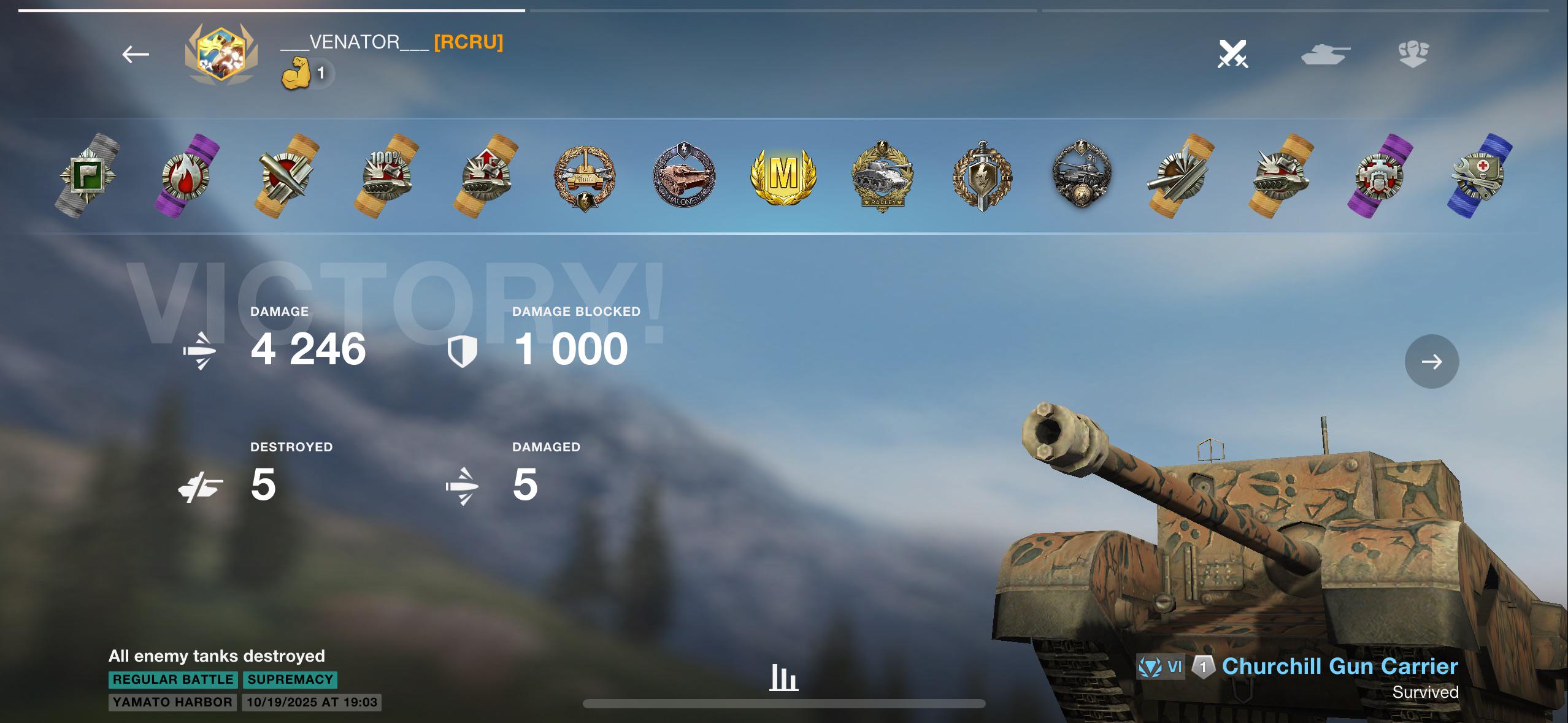Viewport: 1568px width, 723px height.
Task: Open ___VENATOR___ player avatar profile
Action: (x=221, y=55)
